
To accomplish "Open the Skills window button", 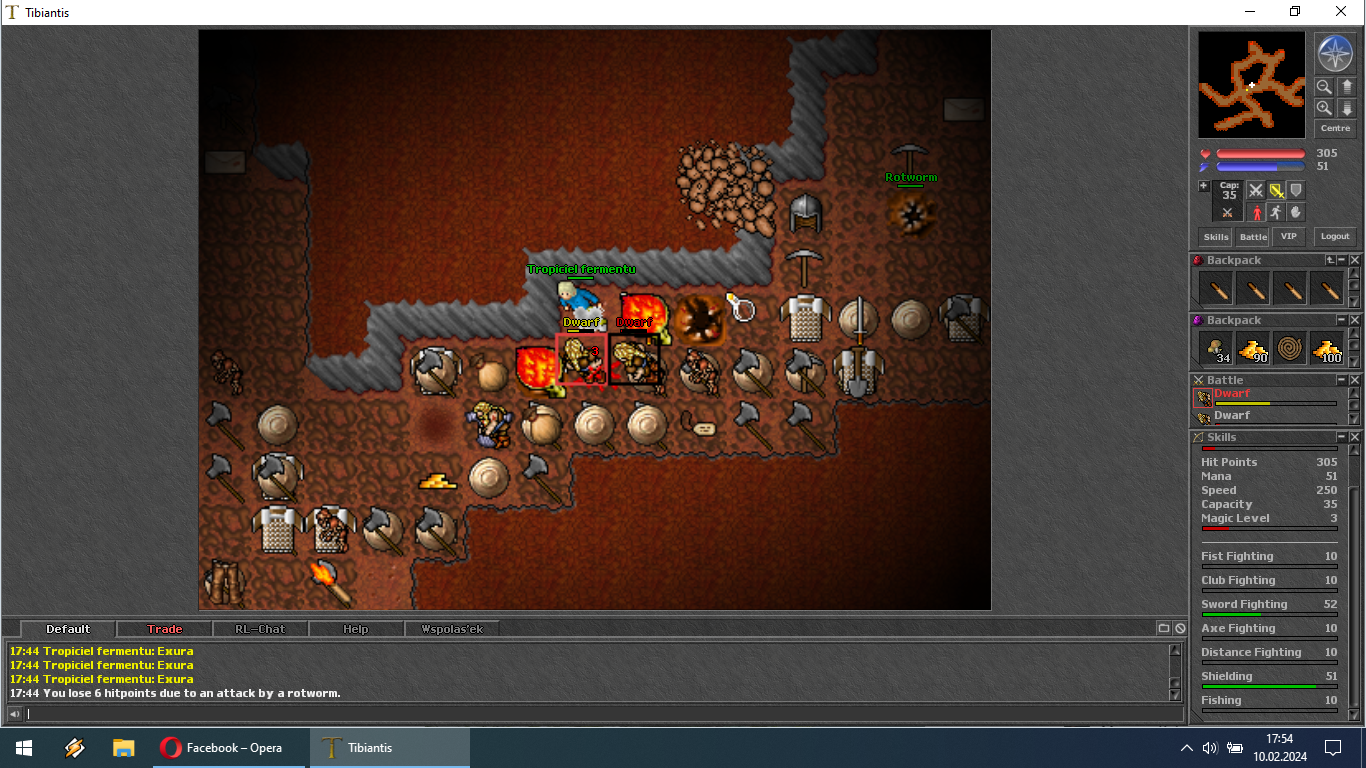I will (1216, 237).
